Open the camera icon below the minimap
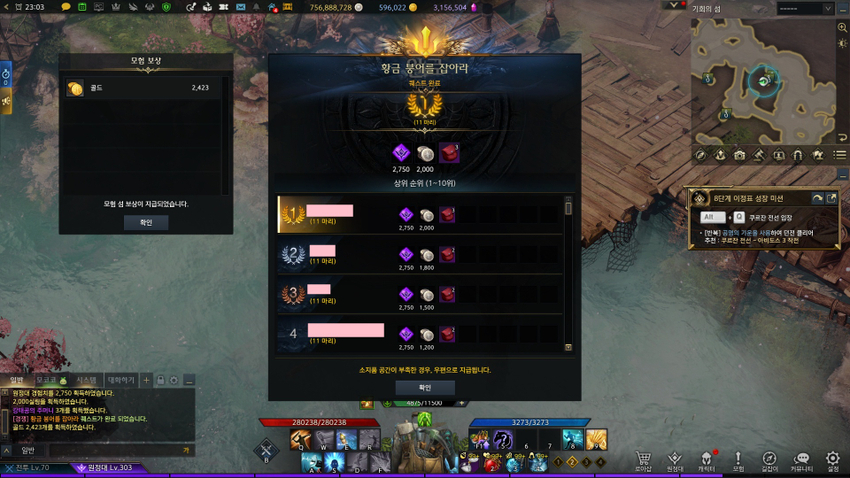 pos(739,155)
